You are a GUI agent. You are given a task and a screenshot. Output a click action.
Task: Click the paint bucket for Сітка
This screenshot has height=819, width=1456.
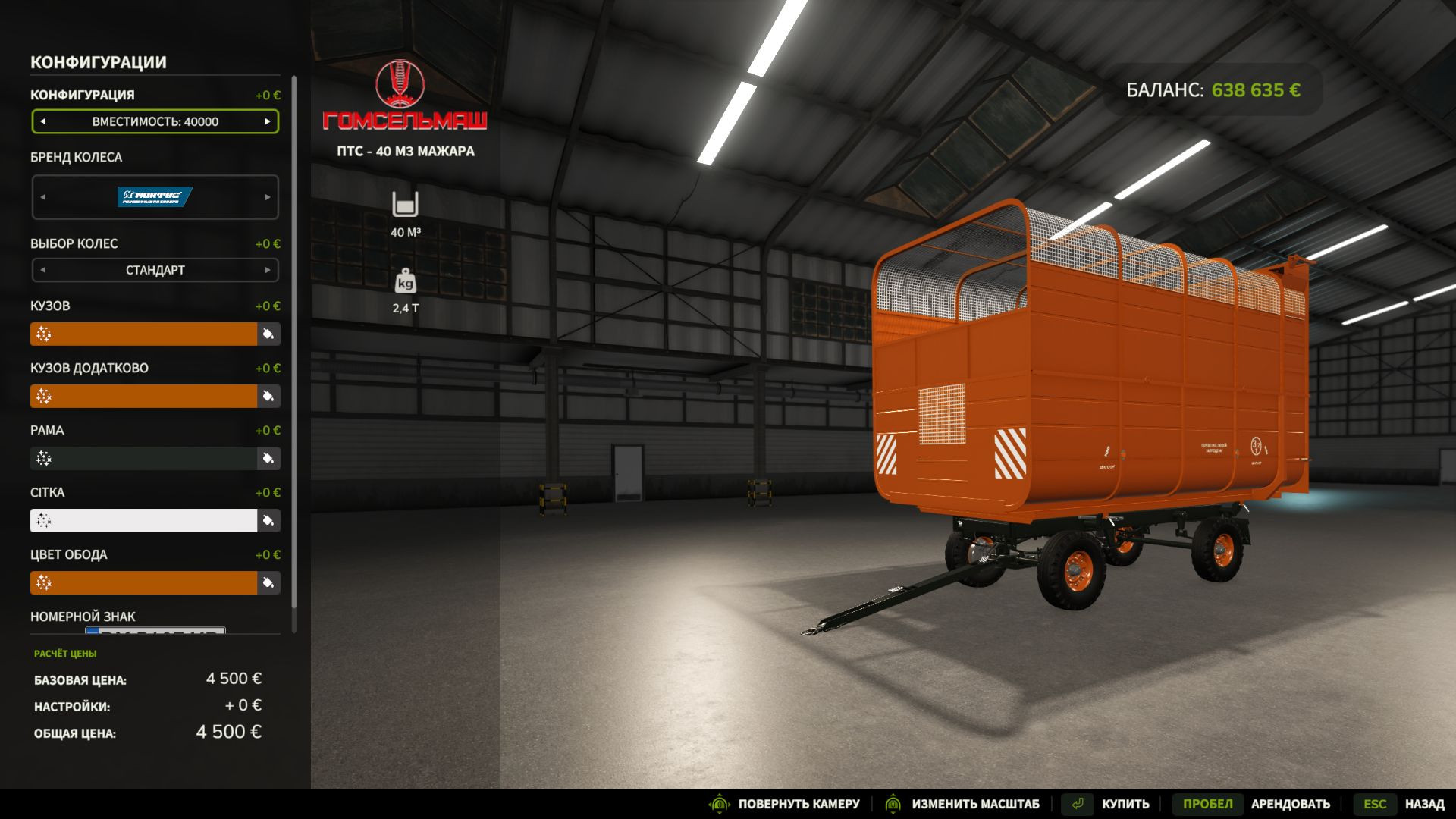click(268, 520)
